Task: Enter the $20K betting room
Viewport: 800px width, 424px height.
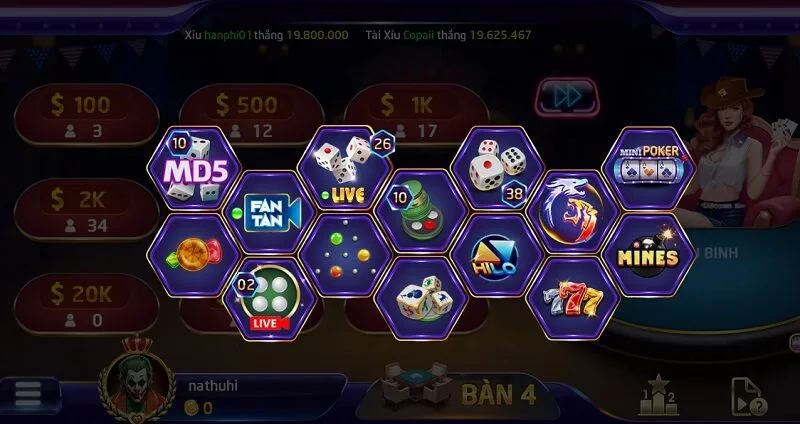Action: pyautogui.click(x=84, y=304)
